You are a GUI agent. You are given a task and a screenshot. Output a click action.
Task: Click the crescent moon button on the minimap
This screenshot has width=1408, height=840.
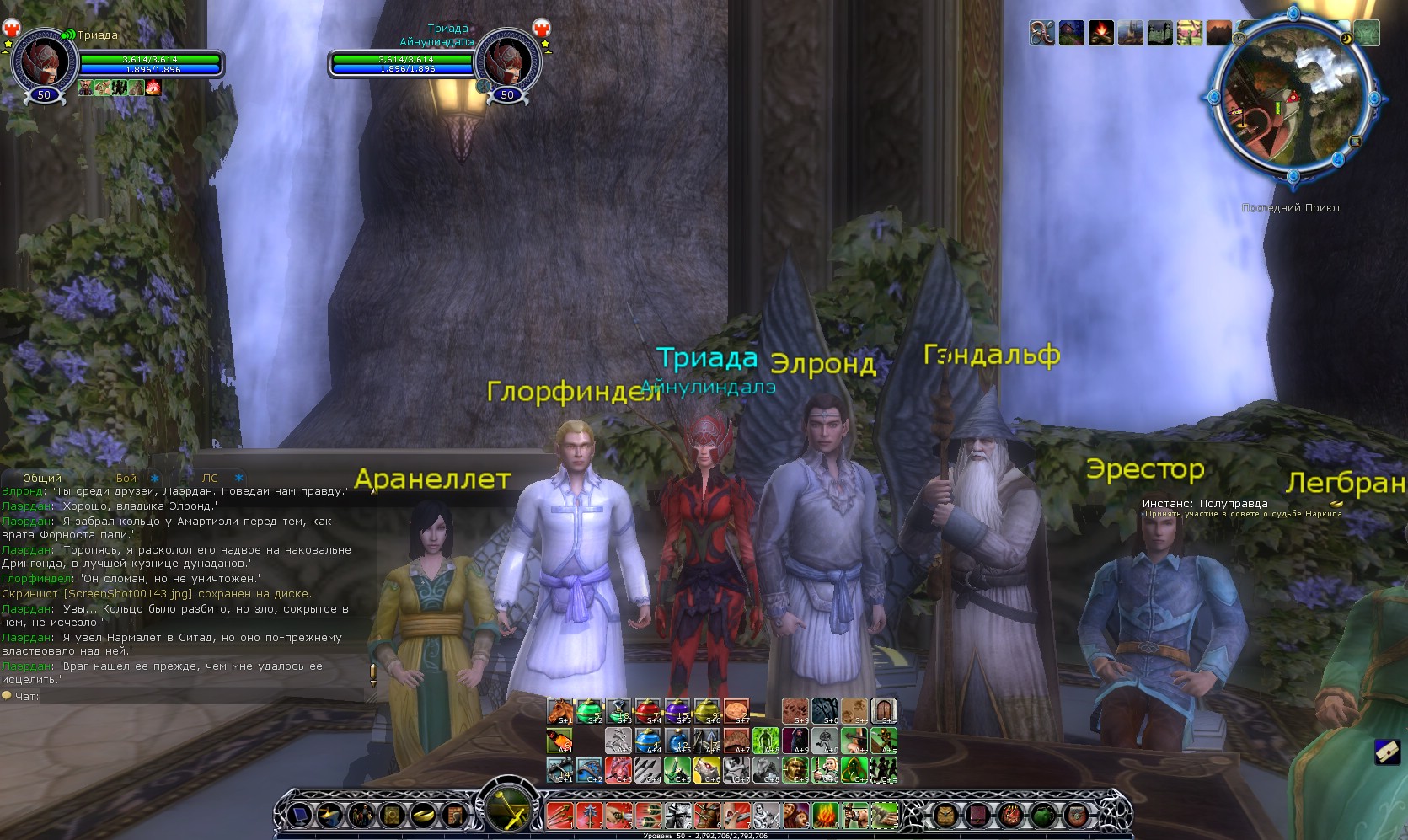coord(1346,40)
